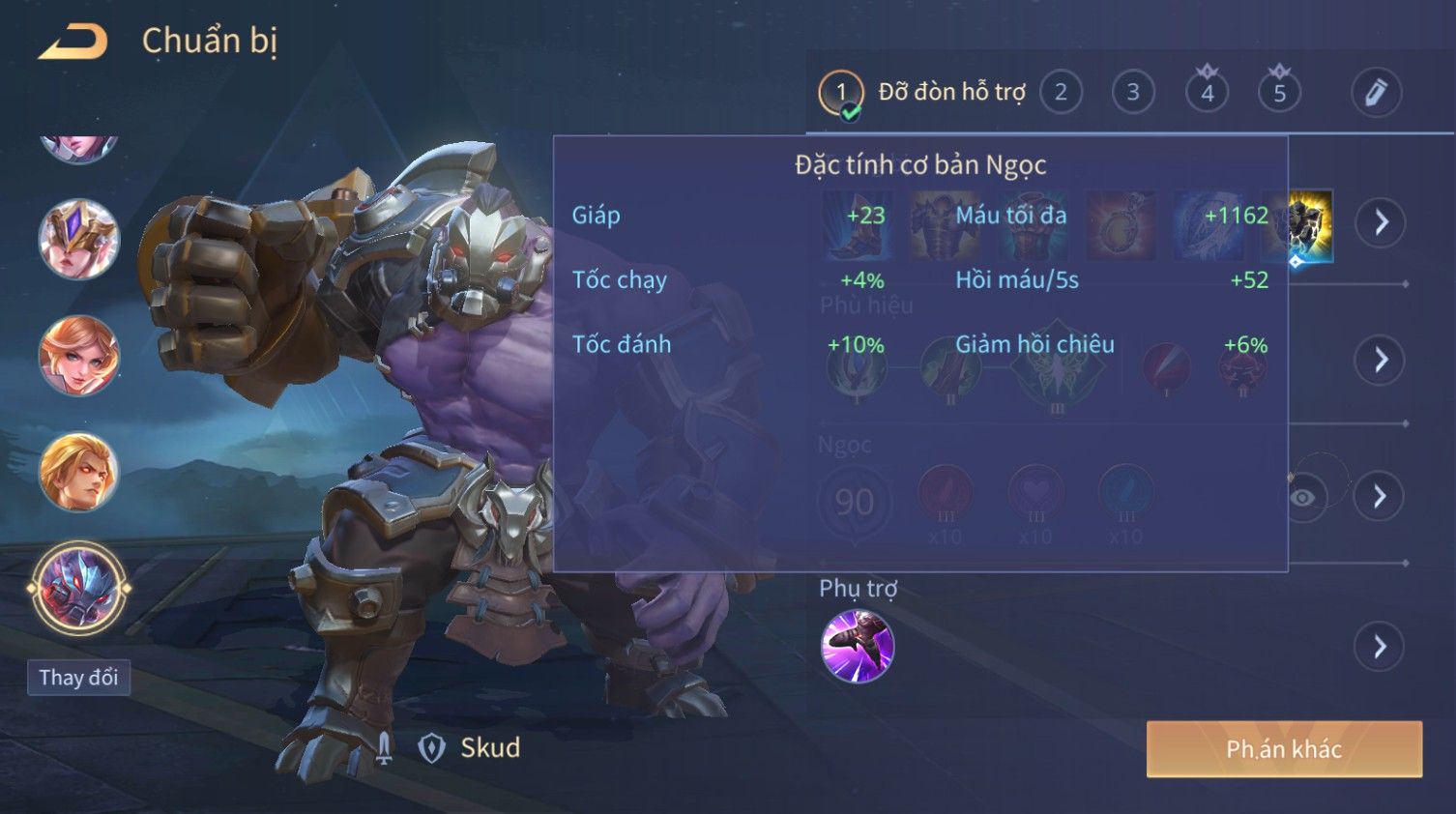Click the Thay đổi button
This screenshot has height=814, width=1456.
[78, 678]
